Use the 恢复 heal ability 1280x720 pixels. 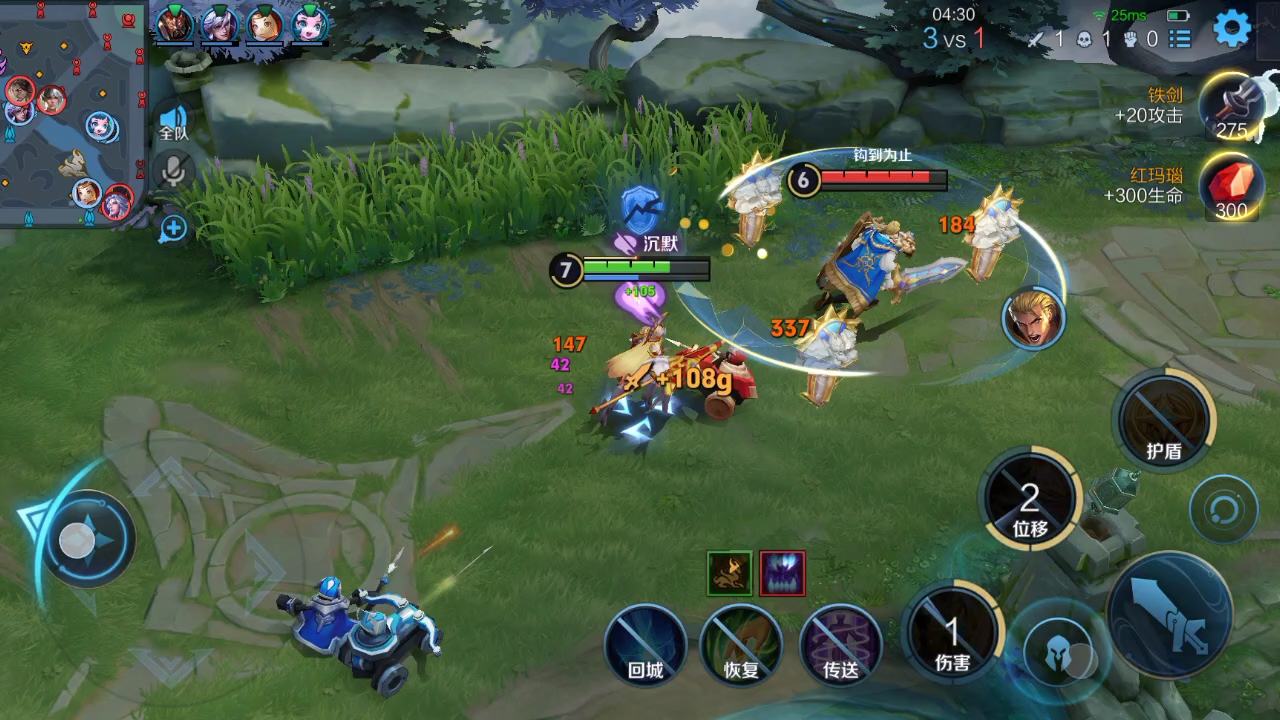pos(741,645)
